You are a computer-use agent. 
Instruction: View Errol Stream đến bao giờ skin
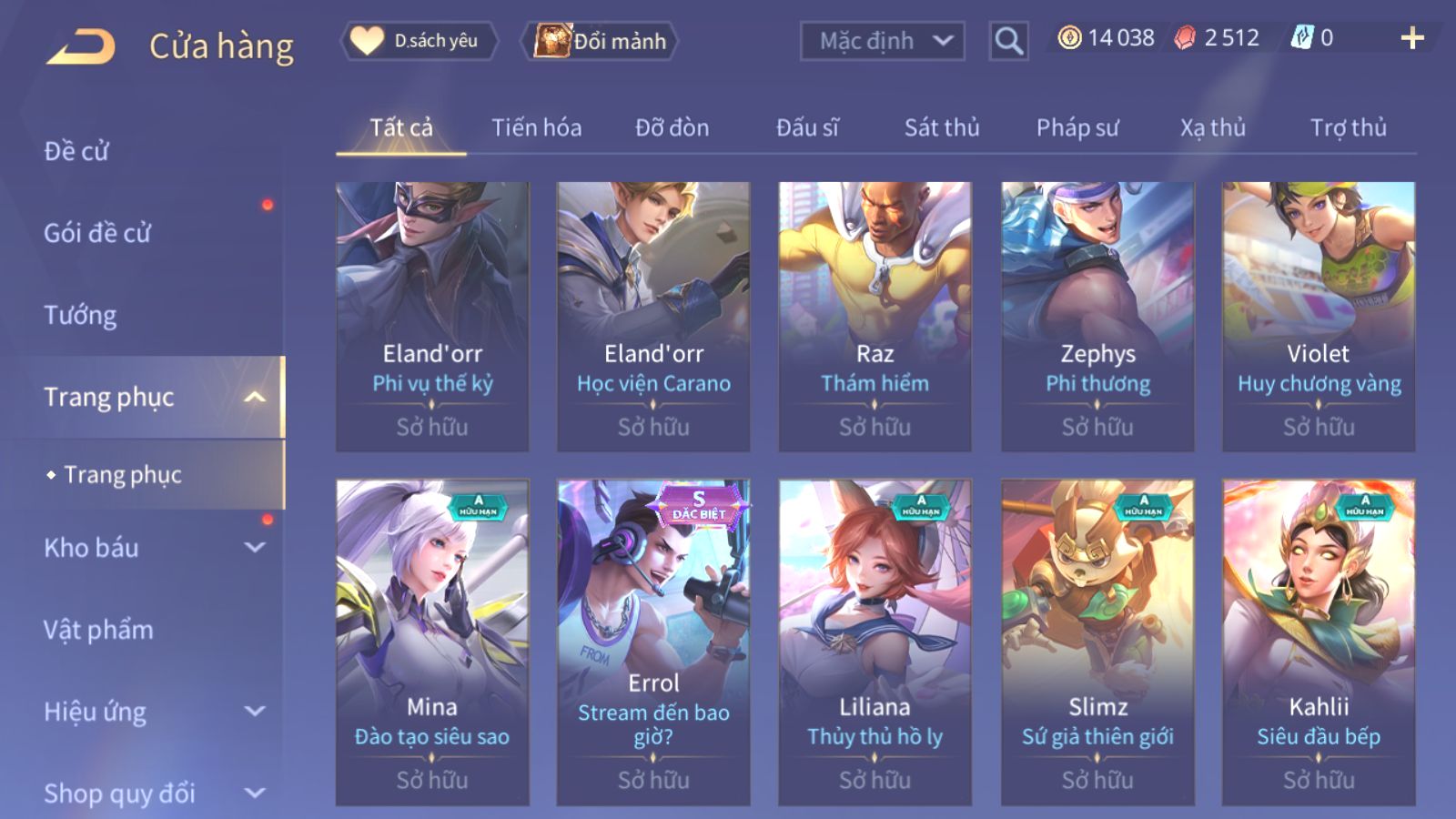(653, 642)
